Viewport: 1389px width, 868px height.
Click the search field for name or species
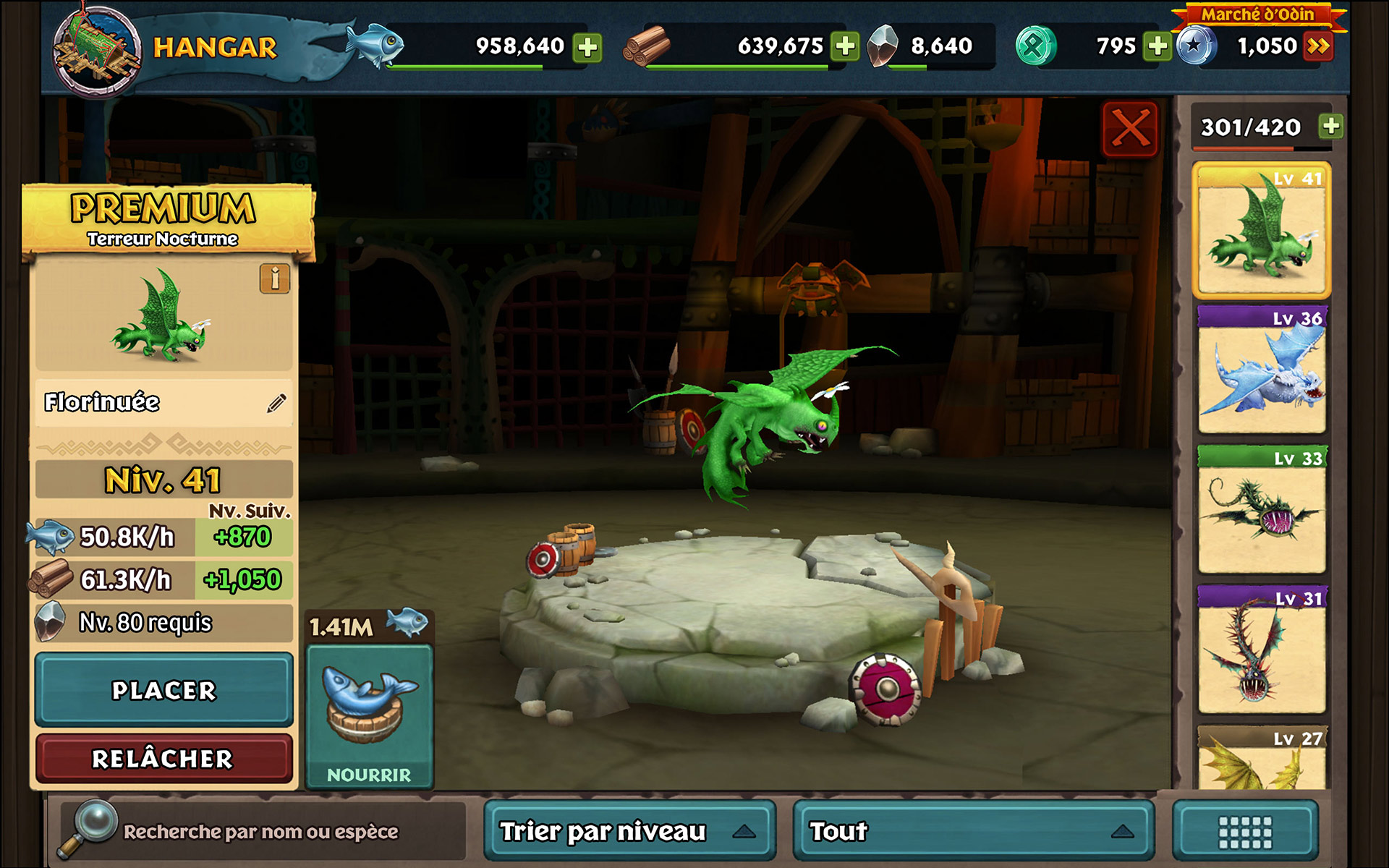coord(260,832)
